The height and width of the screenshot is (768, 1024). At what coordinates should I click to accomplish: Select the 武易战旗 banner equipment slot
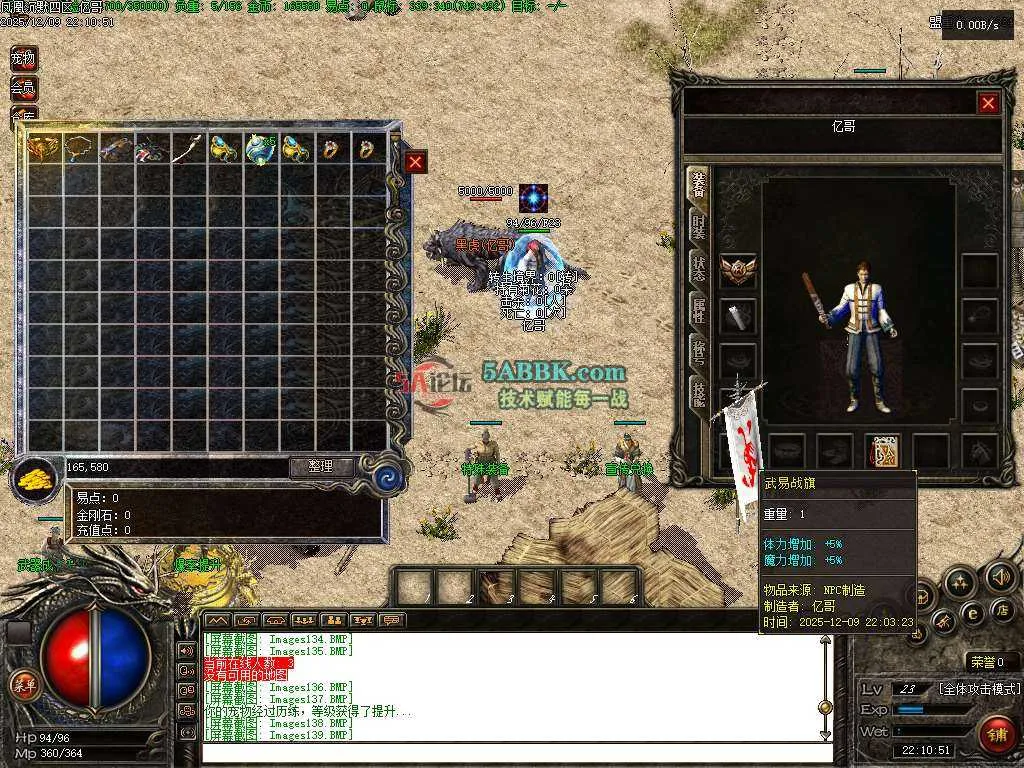(x=883, y=451)
